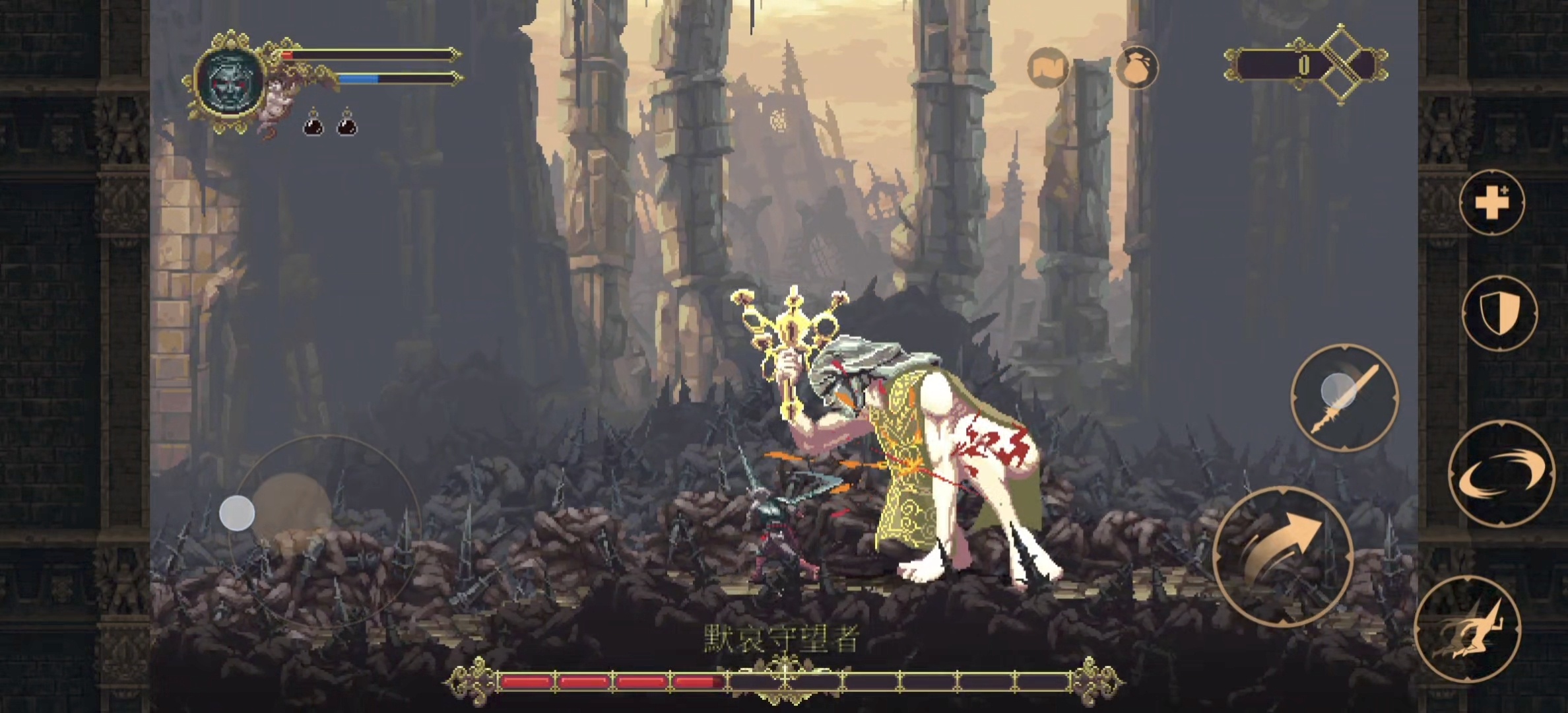This screenshot has height=713, width=1568.
Task: Tap the character portrait medallion
Action: [x=230, y=79]
